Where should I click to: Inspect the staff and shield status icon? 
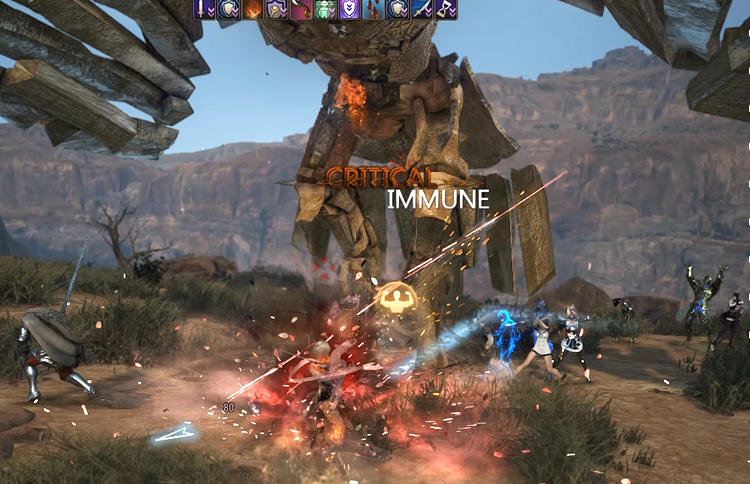tap(277, 9)
